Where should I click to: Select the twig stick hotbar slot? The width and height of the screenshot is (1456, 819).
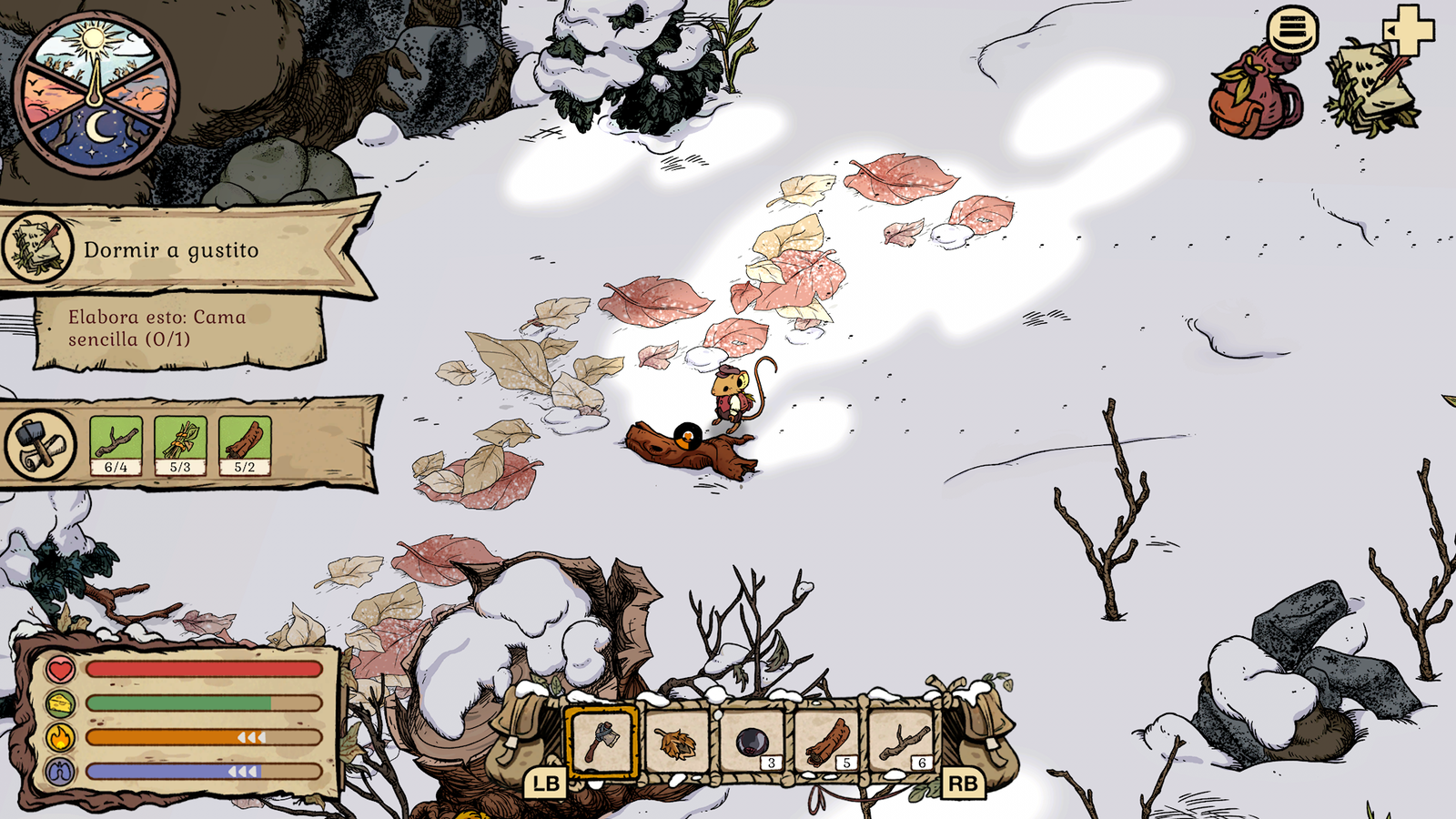coord(903,741)
